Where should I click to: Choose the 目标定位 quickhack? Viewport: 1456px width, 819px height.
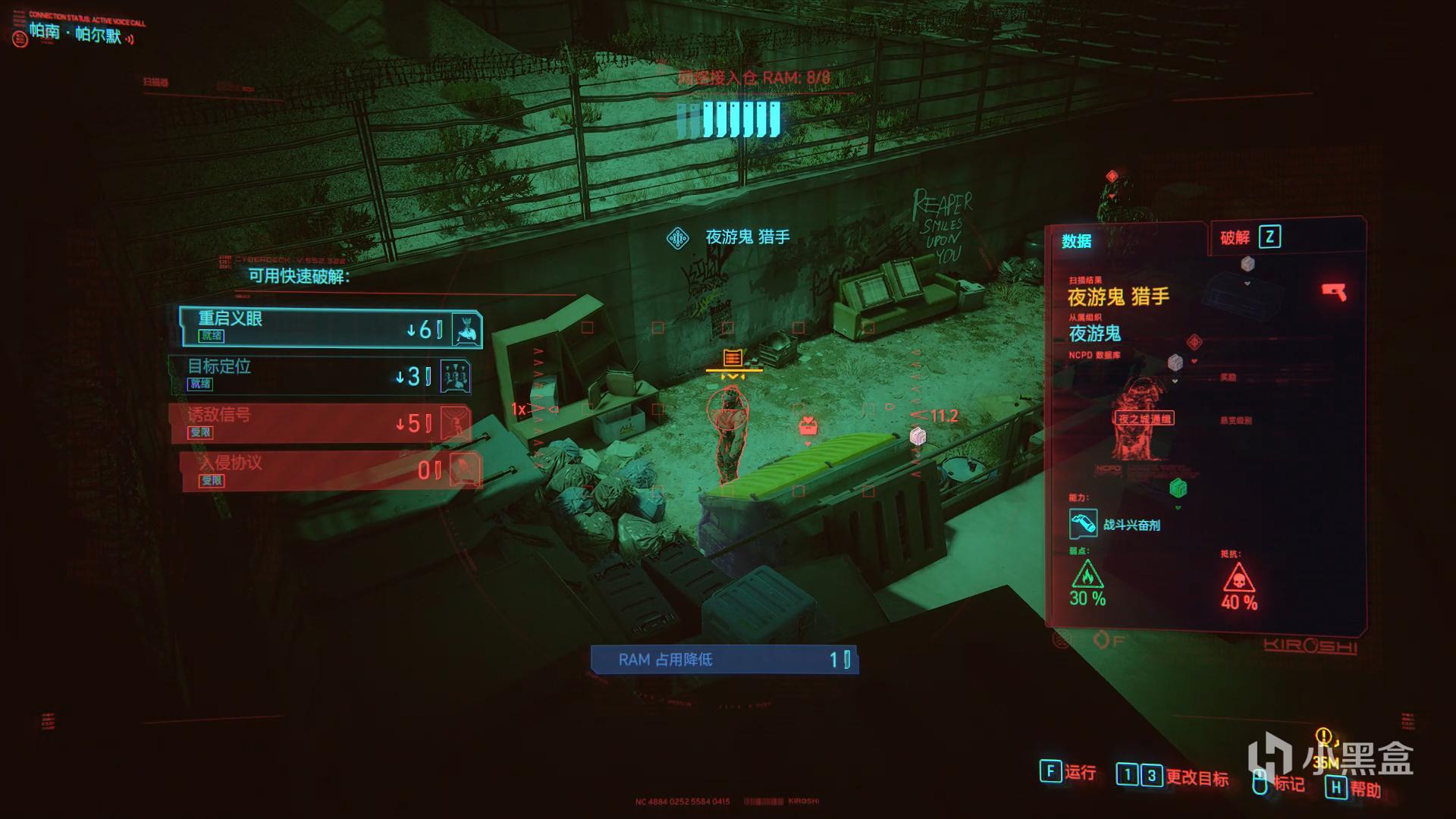pos(320,375)
